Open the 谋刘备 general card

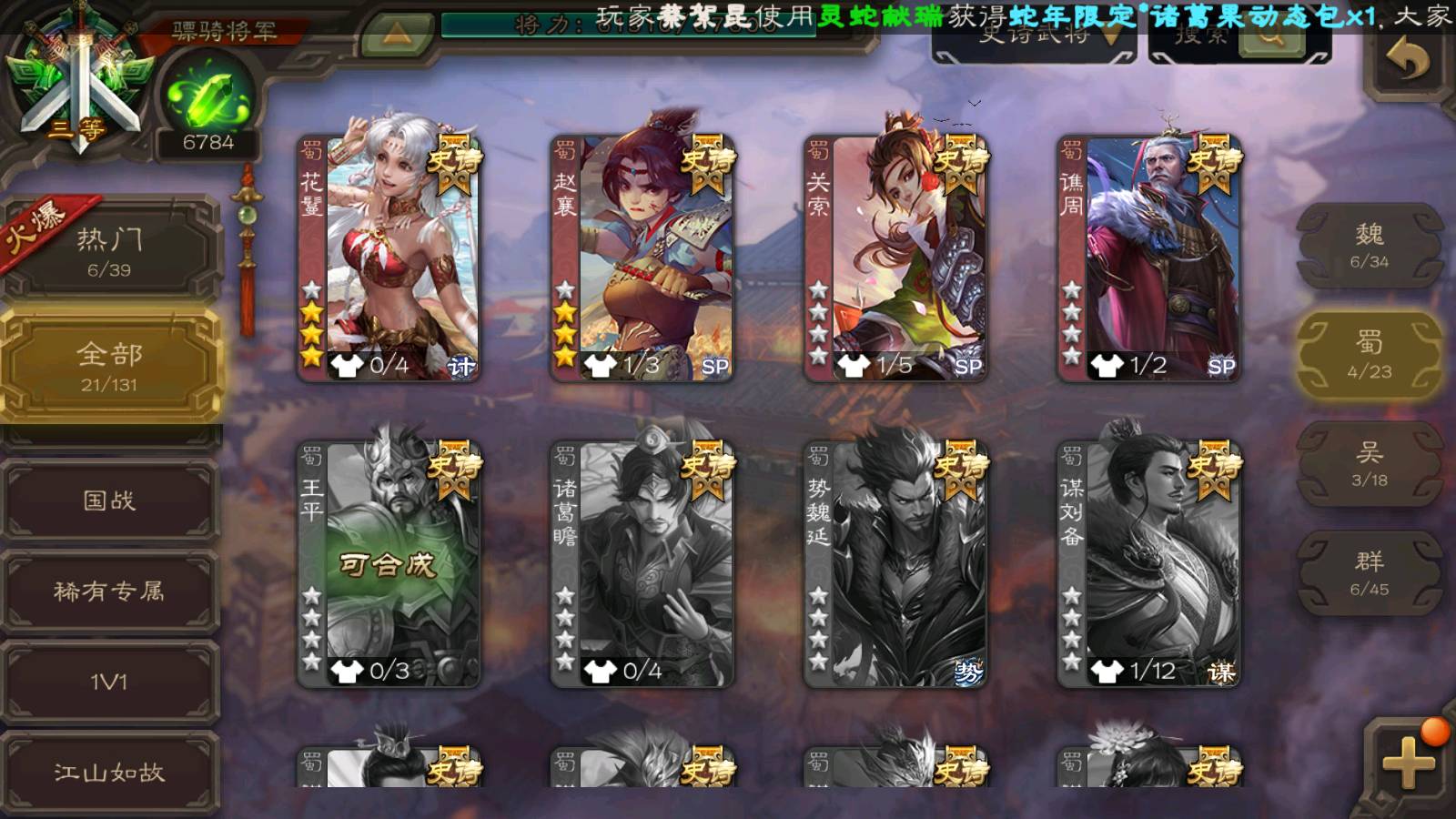pos(1149,564)
